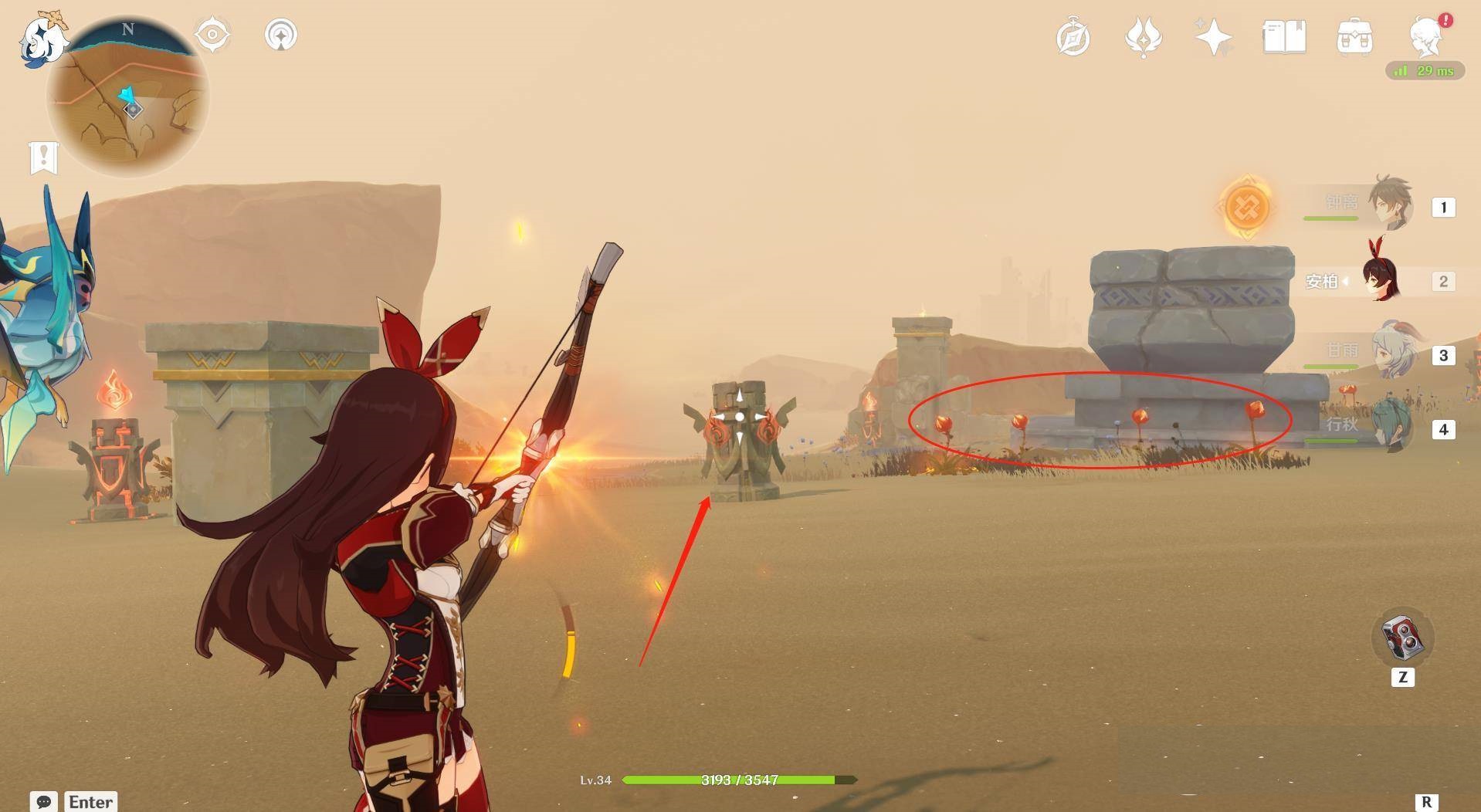Select Amber (安柏) party slot
The image size is (1481, 812).
coord(1380,280)
